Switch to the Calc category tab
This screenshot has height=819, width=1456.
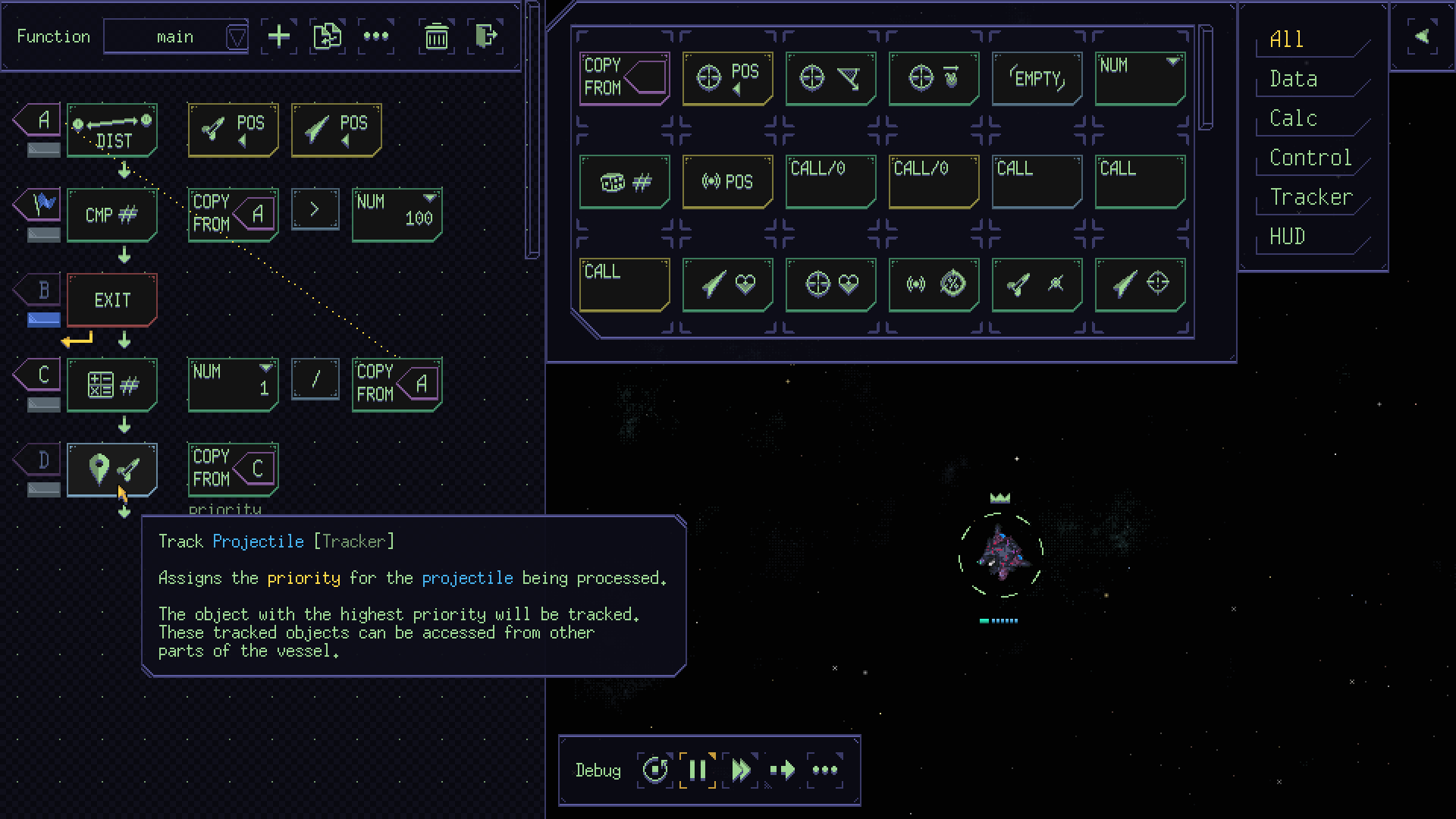(x=1294, y=118)
